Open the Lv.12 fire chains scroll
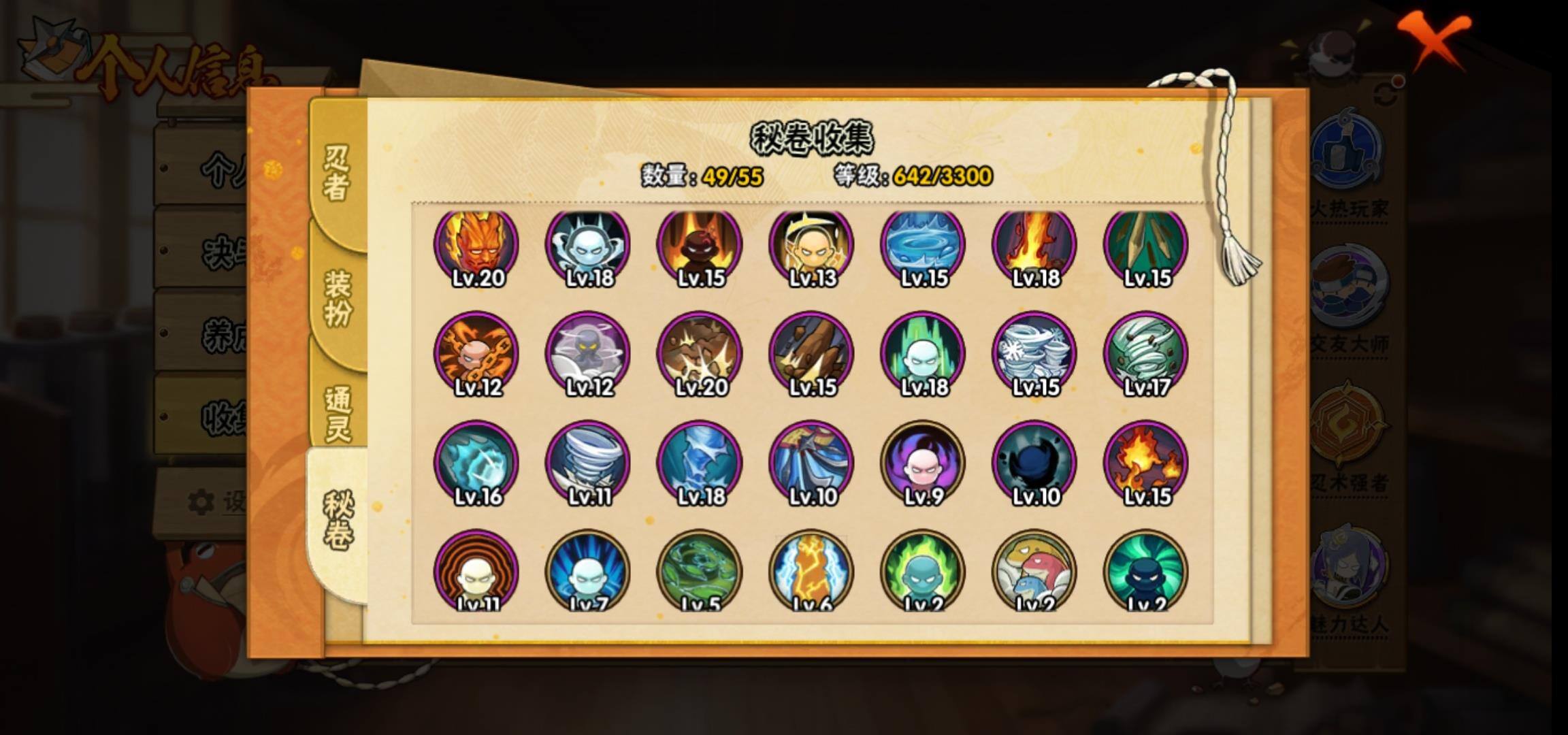The image size is (1568, 735). (476, 354)
